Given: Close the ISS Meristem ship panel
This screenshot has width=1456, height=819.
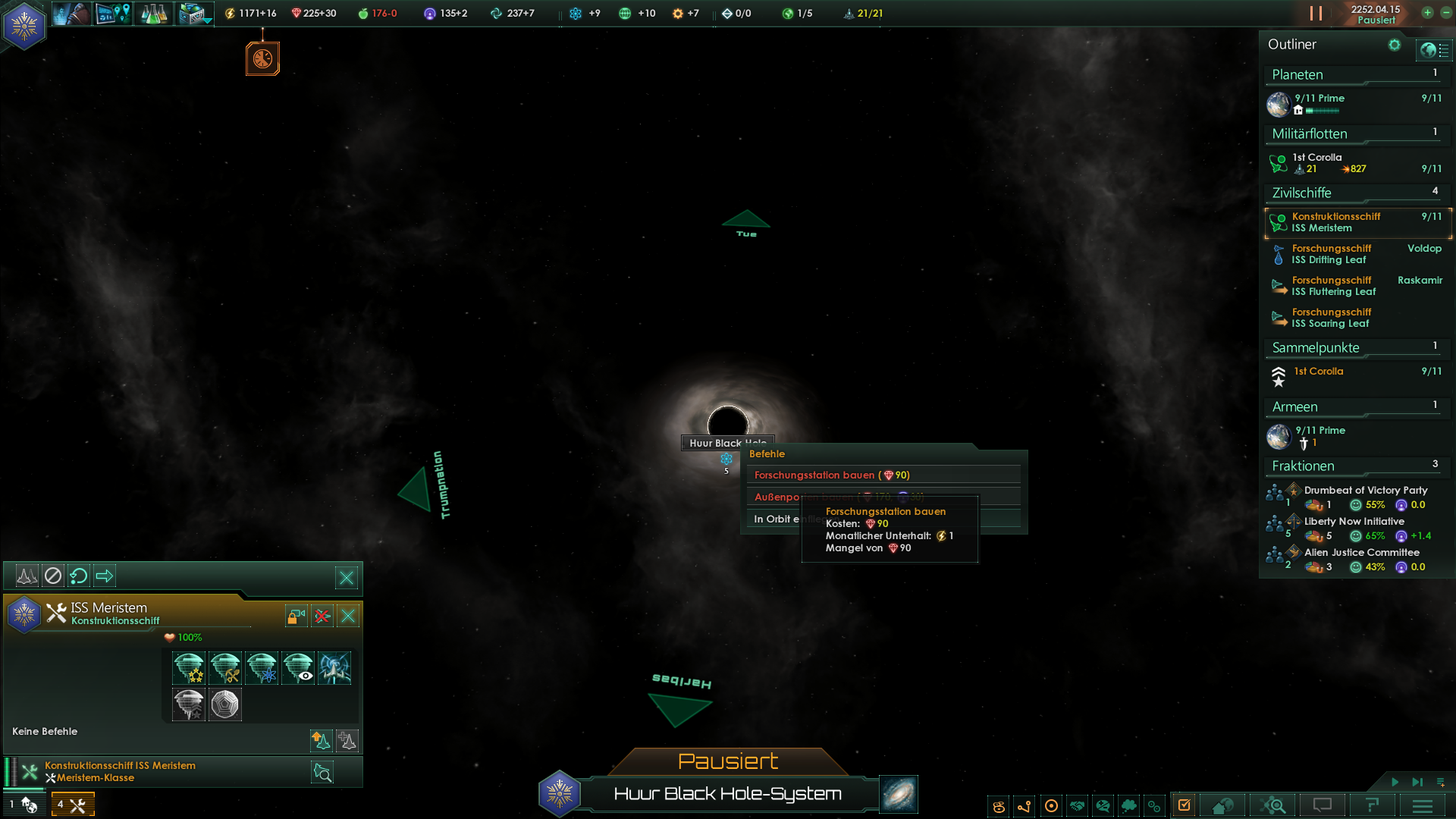Looking at the screenshot, I should [348, 616].
